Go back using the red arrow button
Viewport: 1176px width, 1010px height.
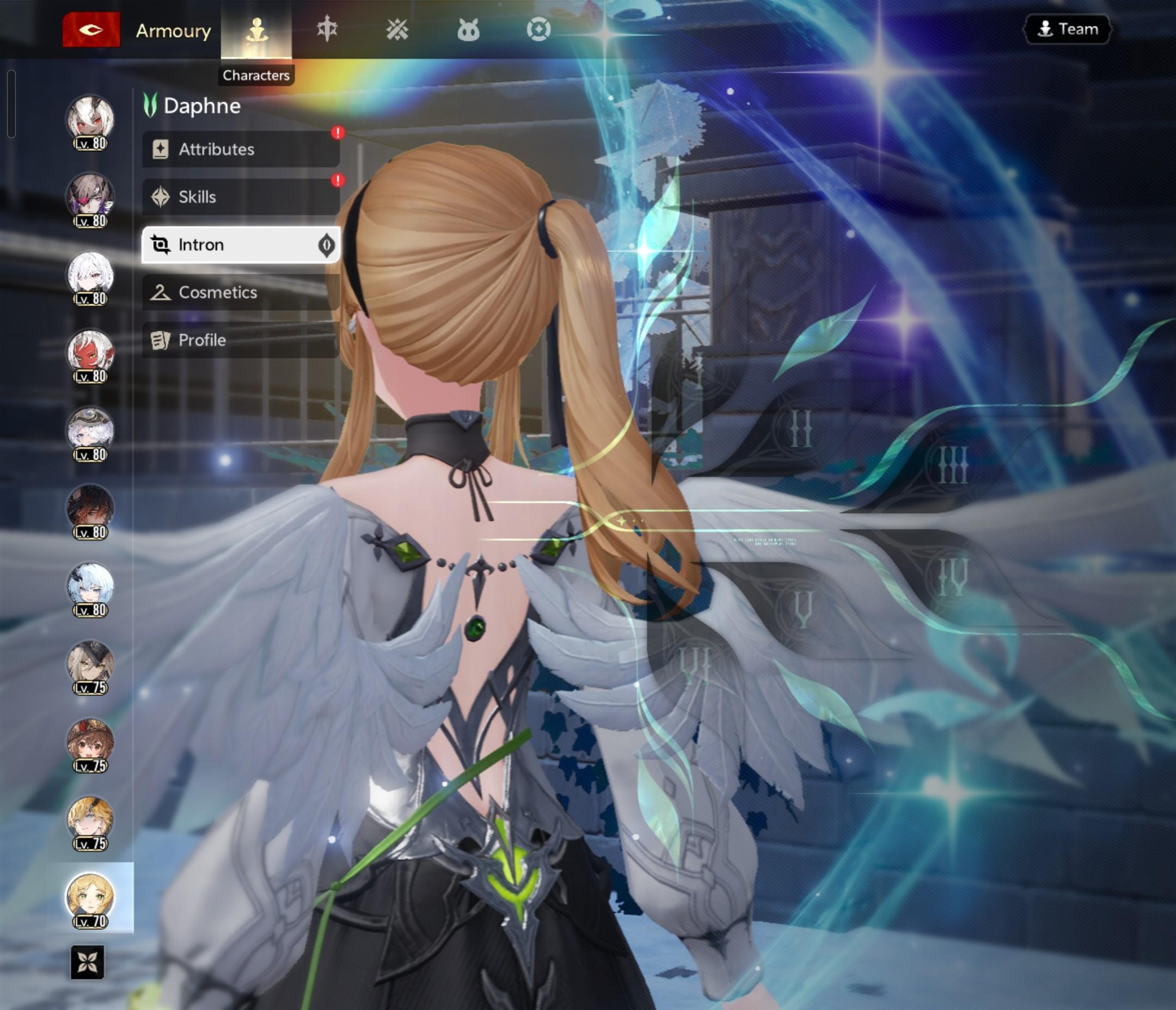click(x=91, y=29)
